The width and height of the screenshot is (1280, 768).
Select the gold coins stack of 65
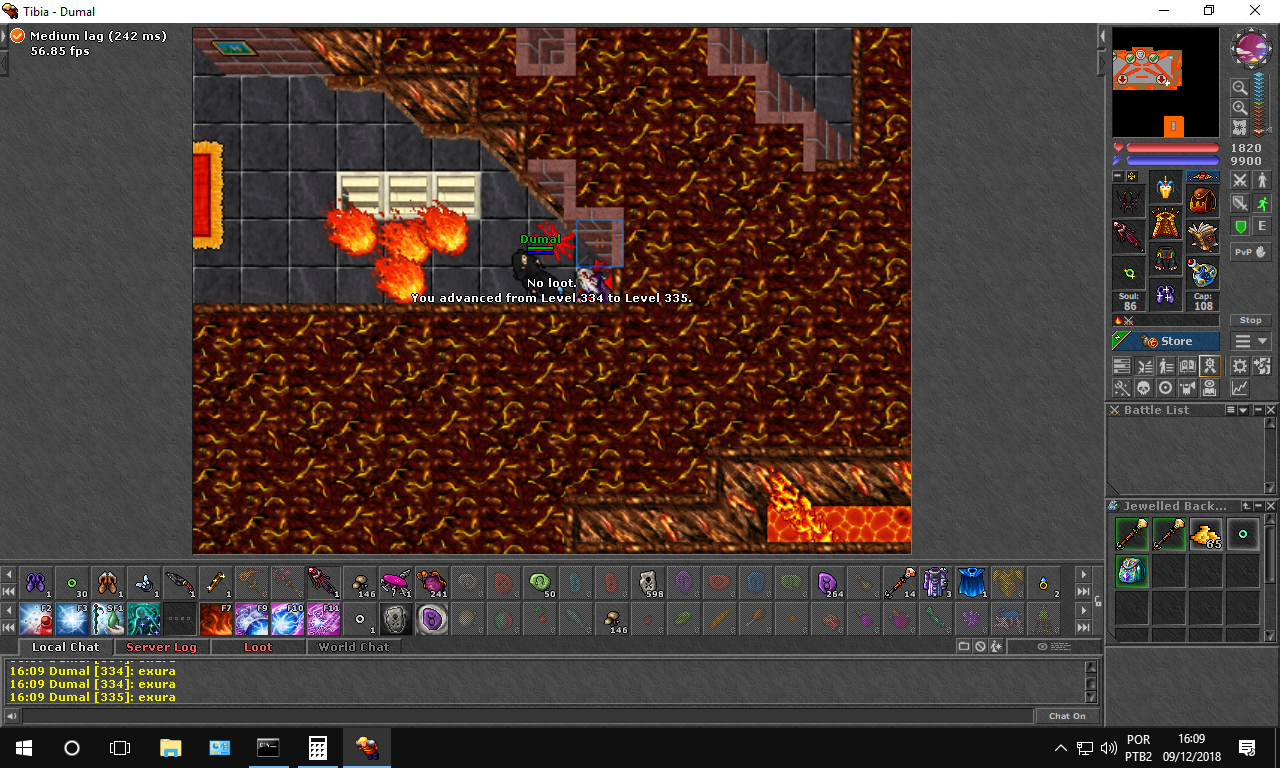click(1205, 534)
